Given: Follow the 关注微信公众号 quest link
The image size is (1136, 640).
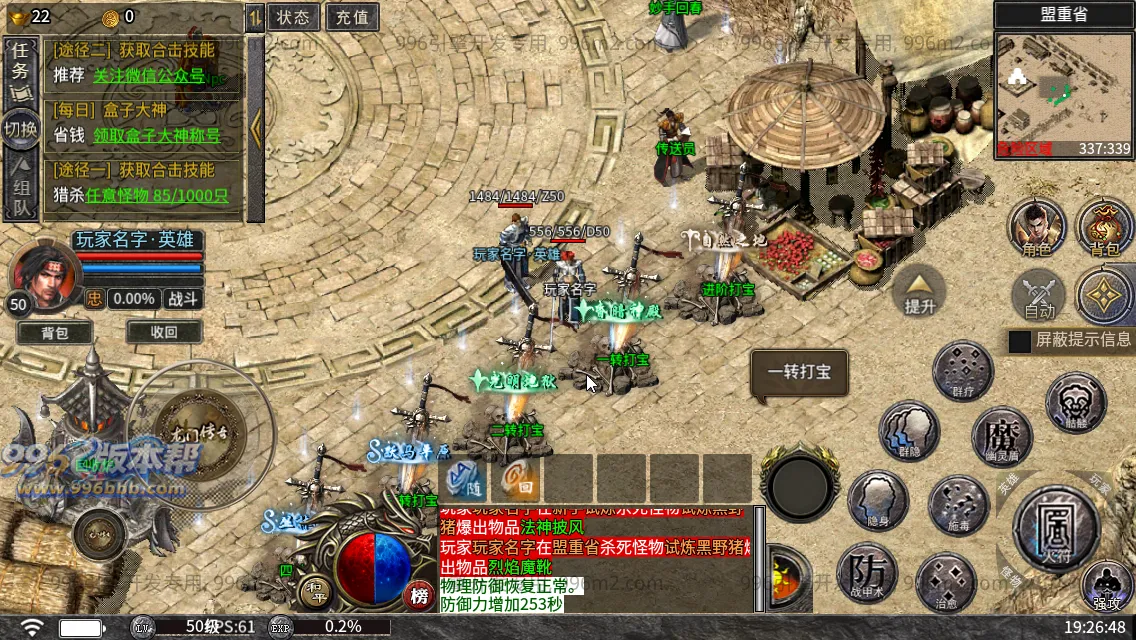Looking at the screenshot, I should pos(148,75).
